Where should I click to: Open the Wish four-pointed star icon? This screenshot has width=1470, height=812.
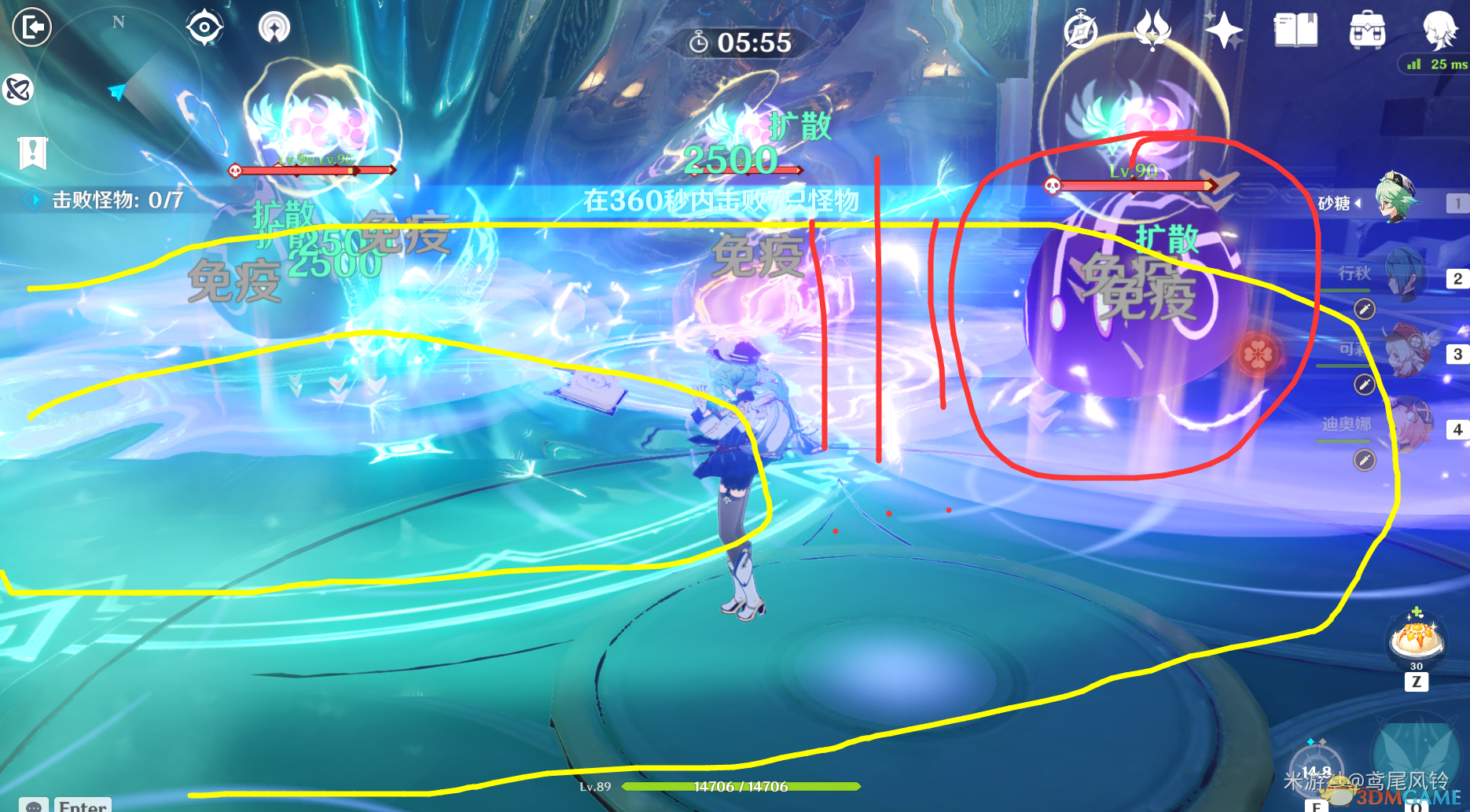pyautogui.click(x=1223, y=31)
